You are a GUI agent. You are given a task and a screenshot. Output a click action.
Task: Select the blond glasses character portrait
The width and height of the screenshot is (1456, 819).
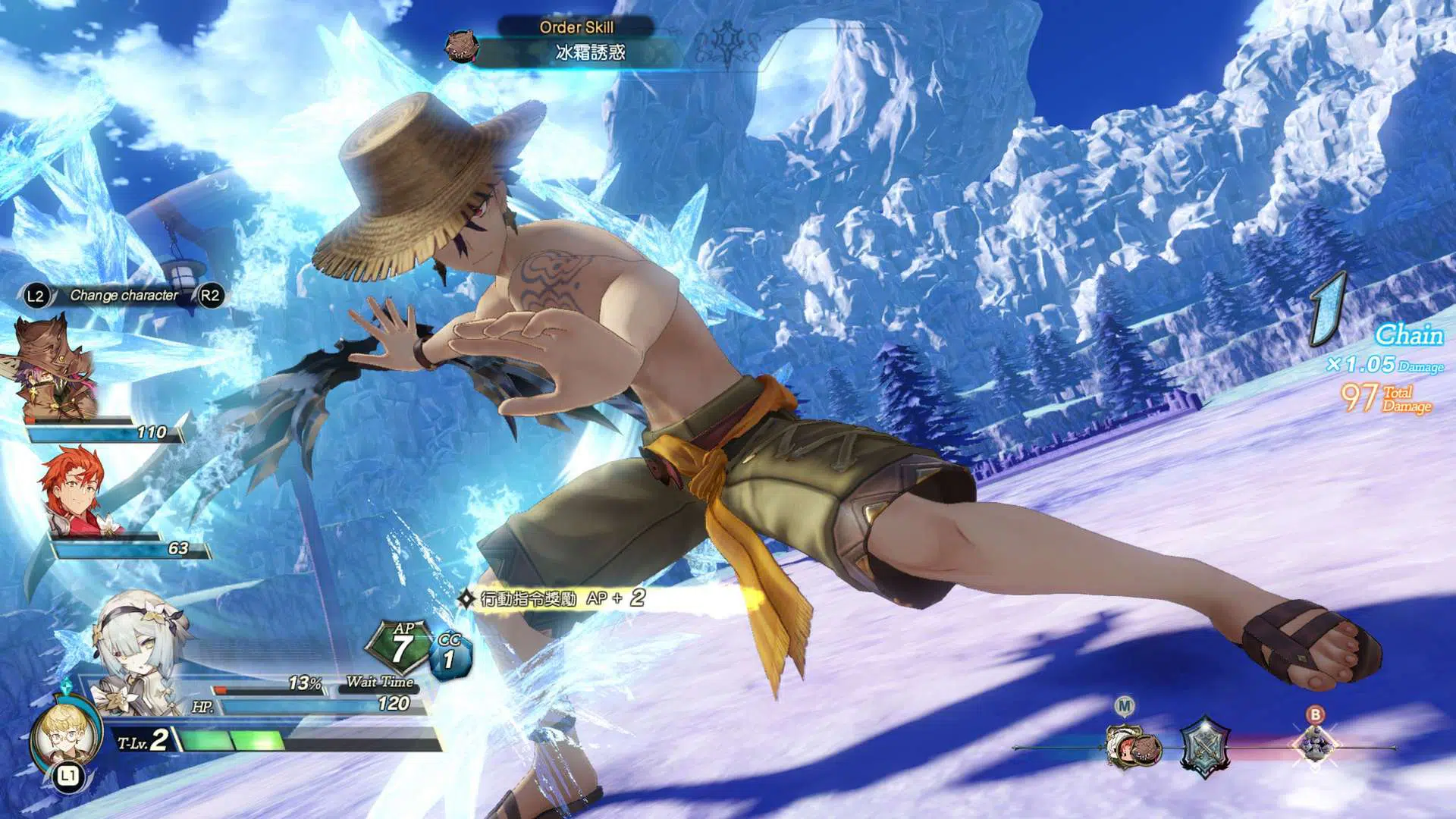click(67, 734)
